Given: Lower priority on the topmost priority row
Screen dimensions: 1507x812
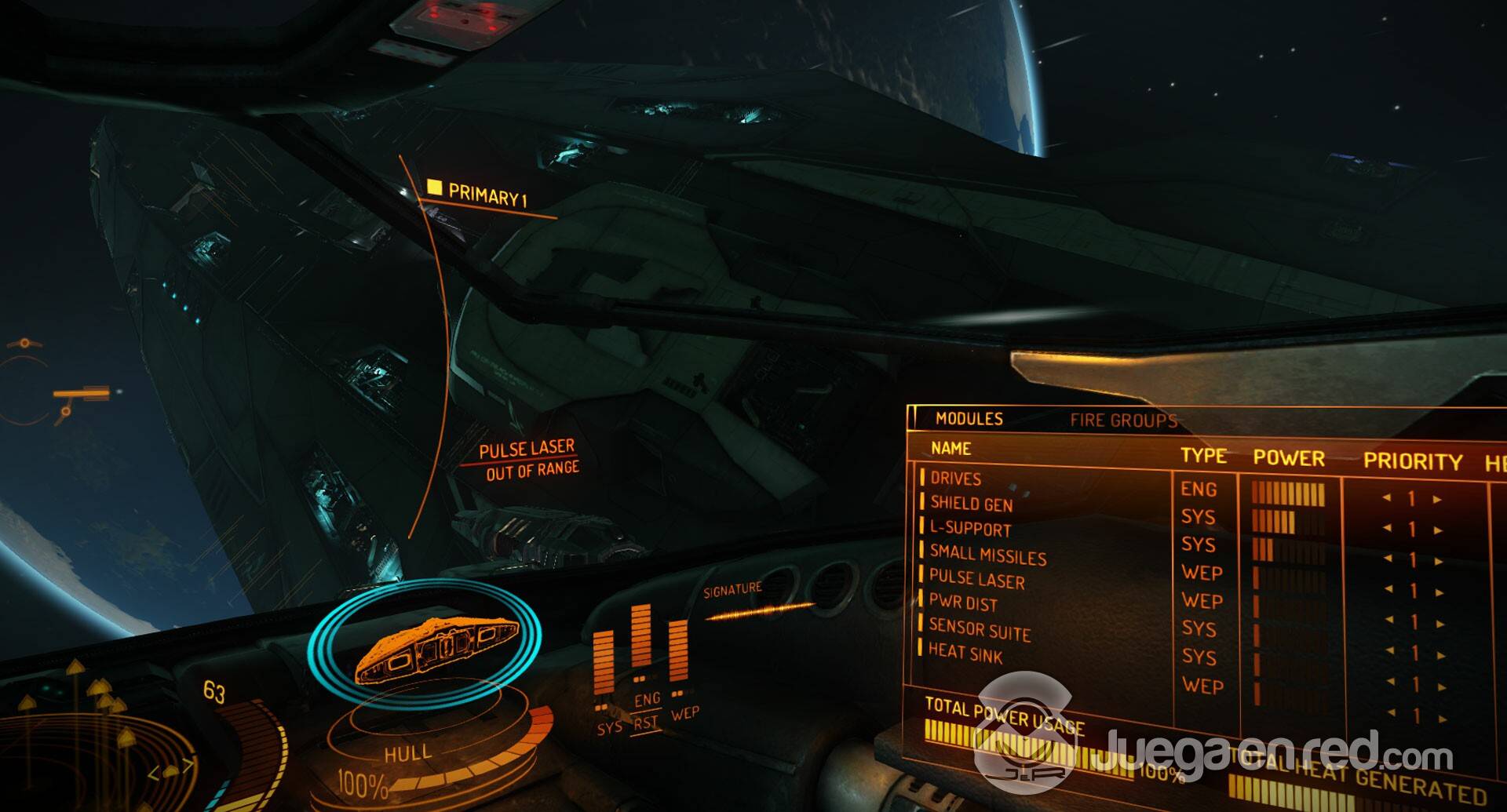Looking at the screenshot, I should 1387,498.
